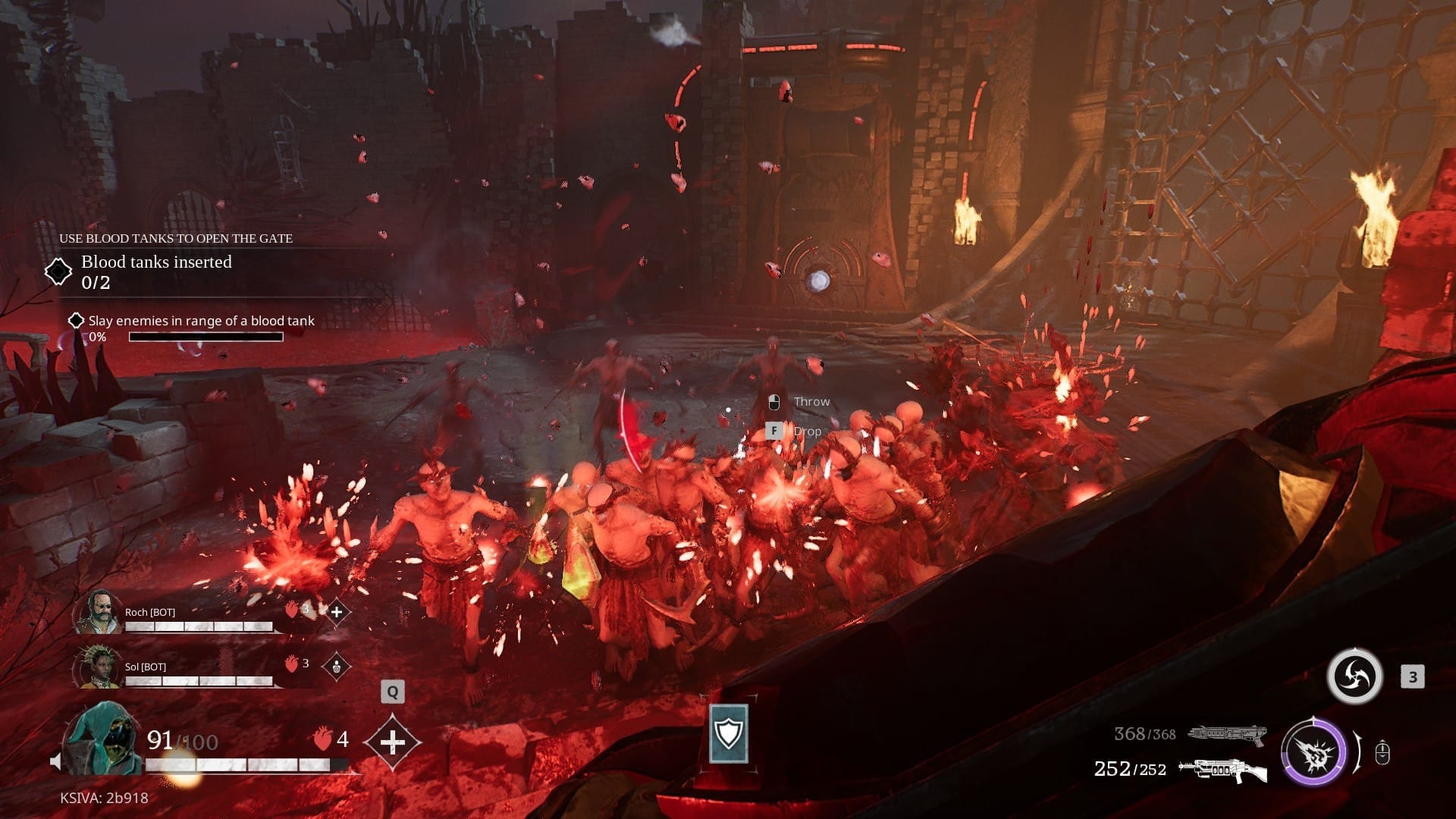This screenshot has height=819, width=1456.
Task: Click the speaker icon beside player portrait
Action: [x=55, y=761]
